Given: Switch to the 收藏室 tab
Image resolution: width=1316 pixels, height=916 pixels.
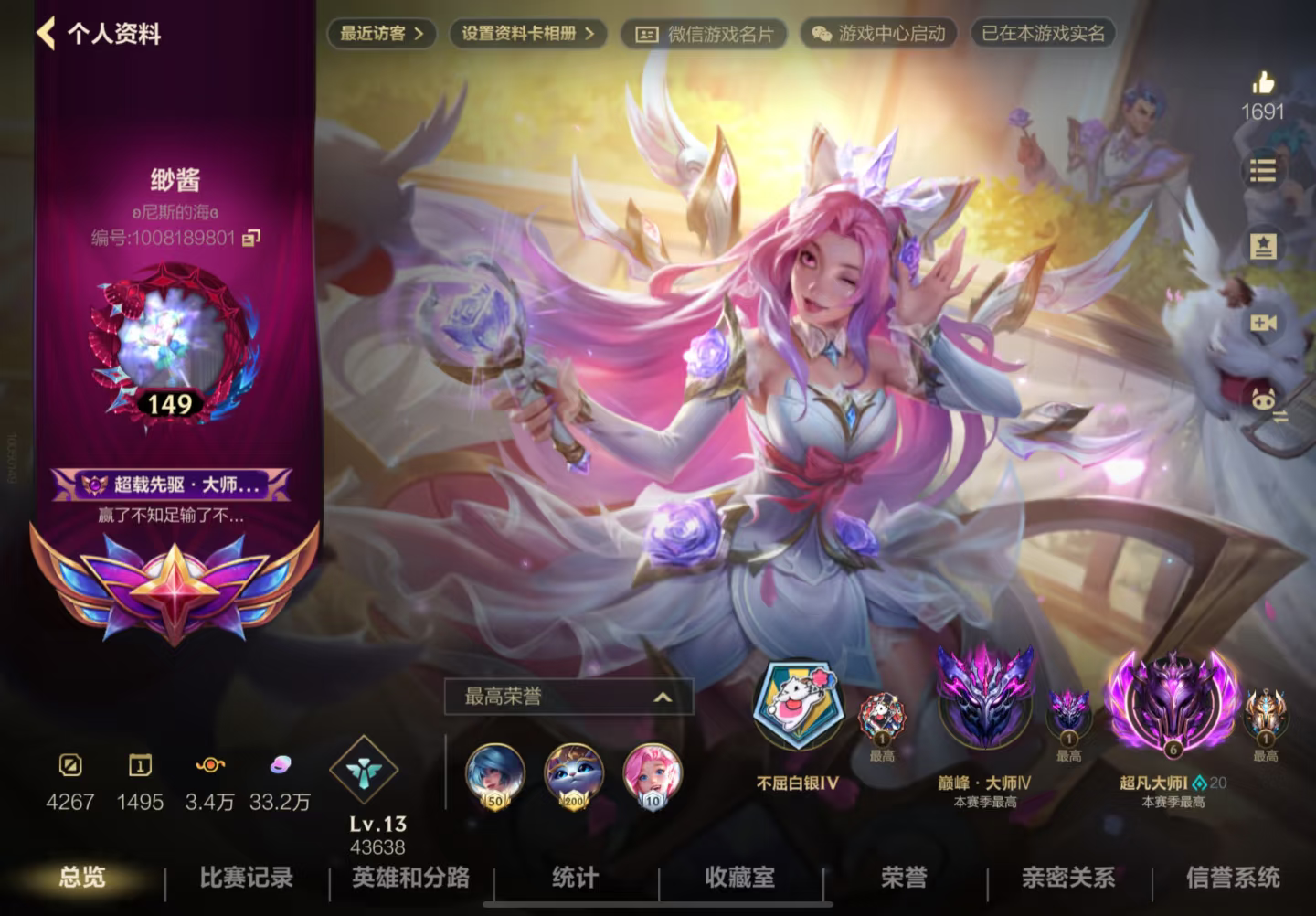Looking at the screenshot, I should point(740,879).
